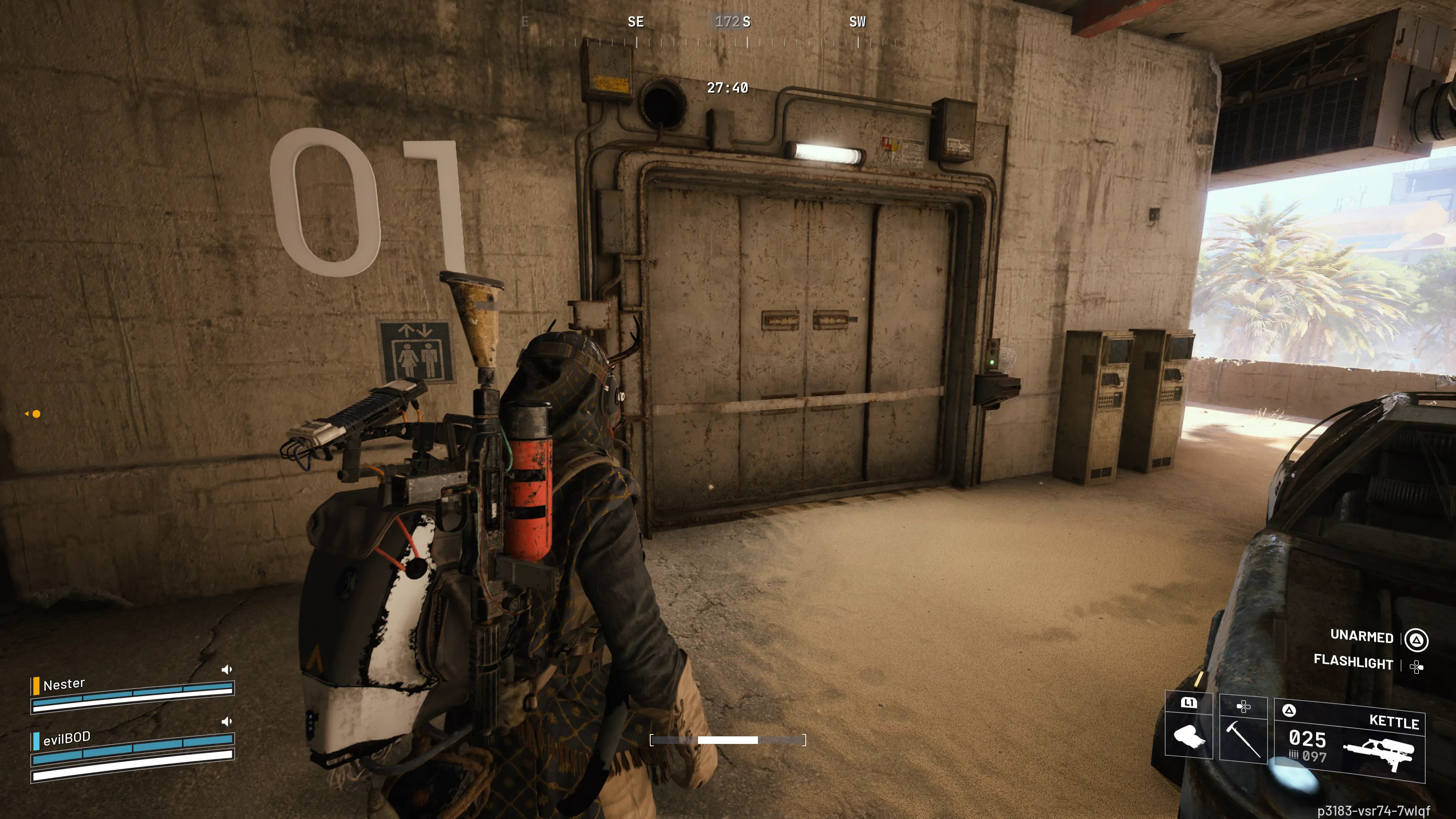1456x819 pixels.
Task: Select squad member evilBOD's name
Action: pos(67,737)
